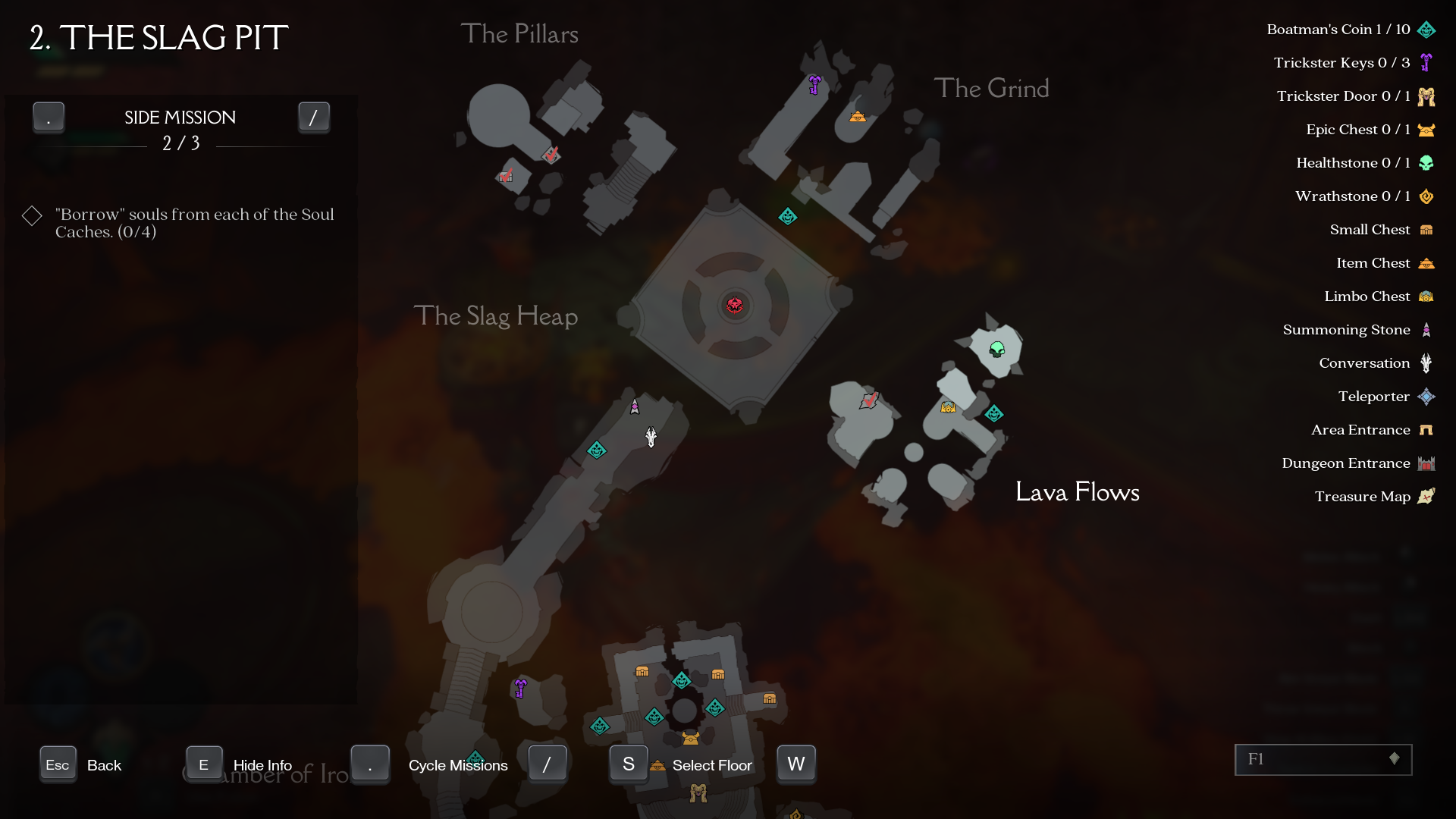Choose Treasure Map in the legend
Screen dimensions: 1456x819
click(1373, 497)
